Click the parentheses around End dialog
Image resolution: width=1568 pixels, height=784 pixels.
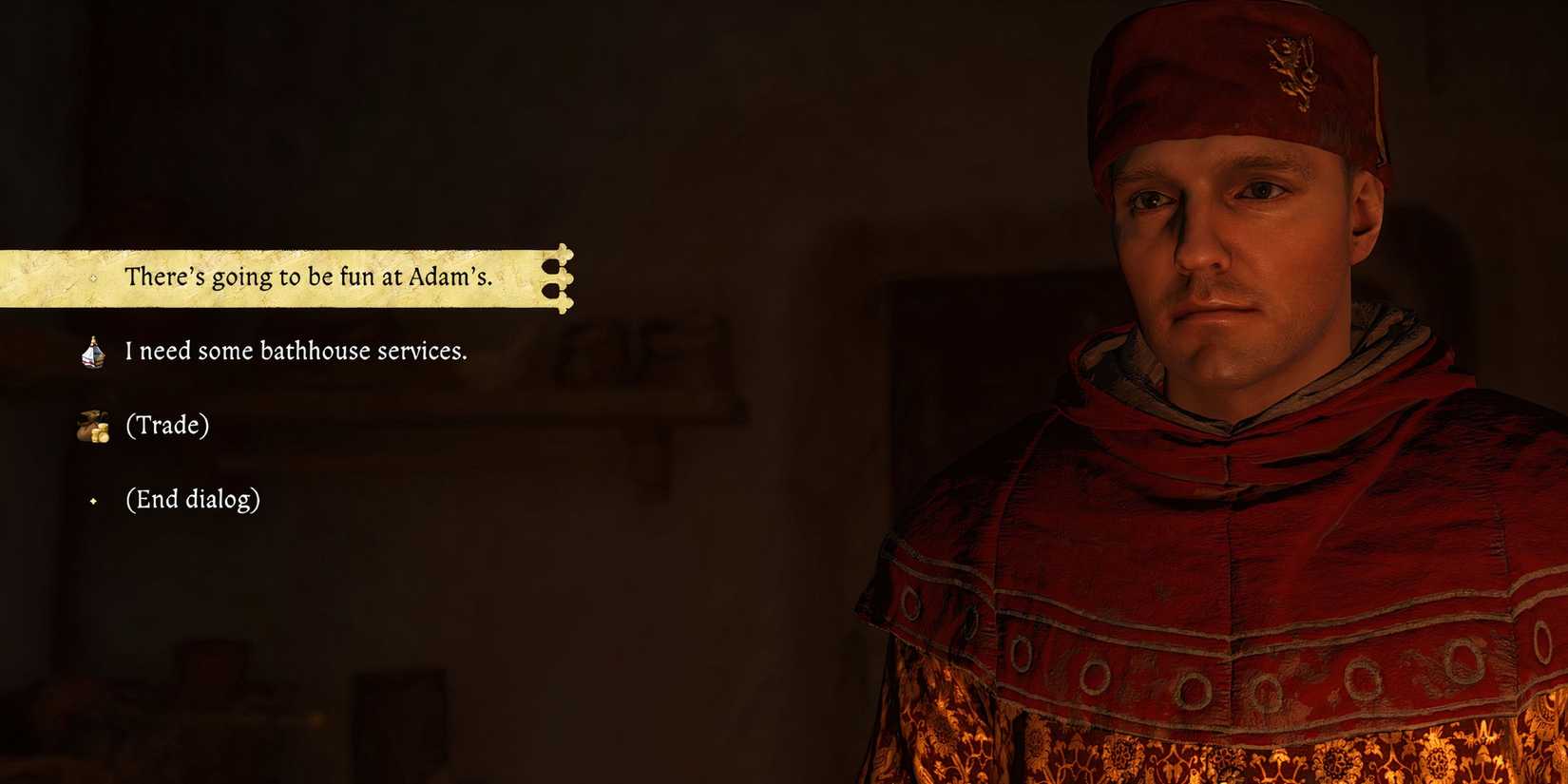pos(130,499)
